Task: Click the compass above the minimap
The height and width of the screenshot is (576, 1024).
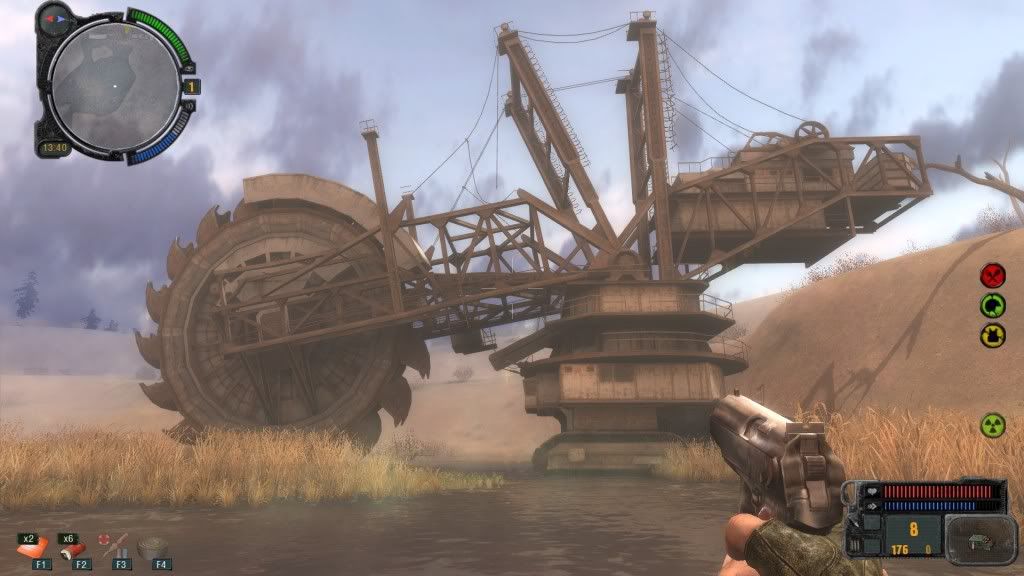Action: coord(54,17)
